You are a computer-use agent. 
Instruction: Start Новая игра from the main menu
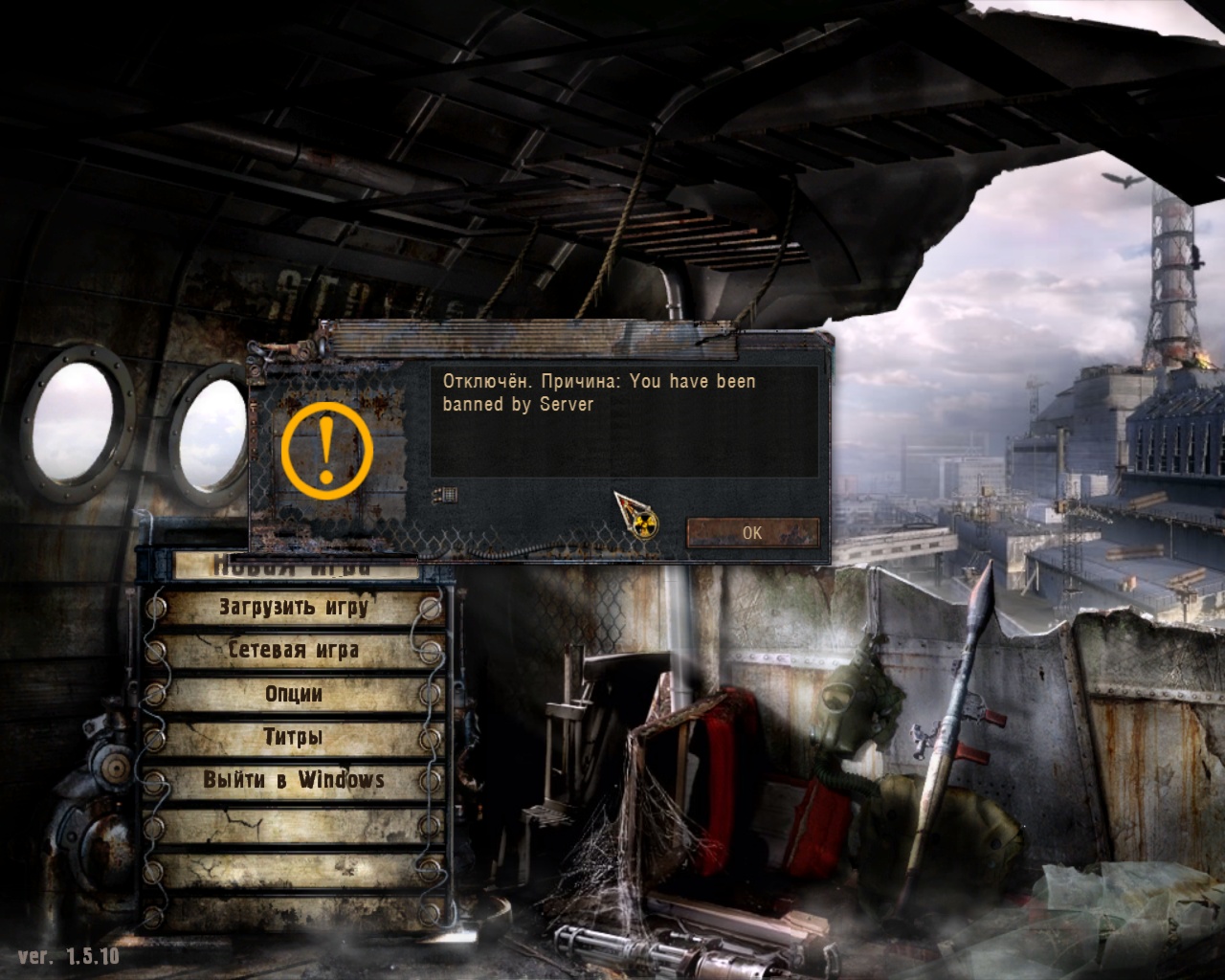pyautogui.click(x=293, y=568)
